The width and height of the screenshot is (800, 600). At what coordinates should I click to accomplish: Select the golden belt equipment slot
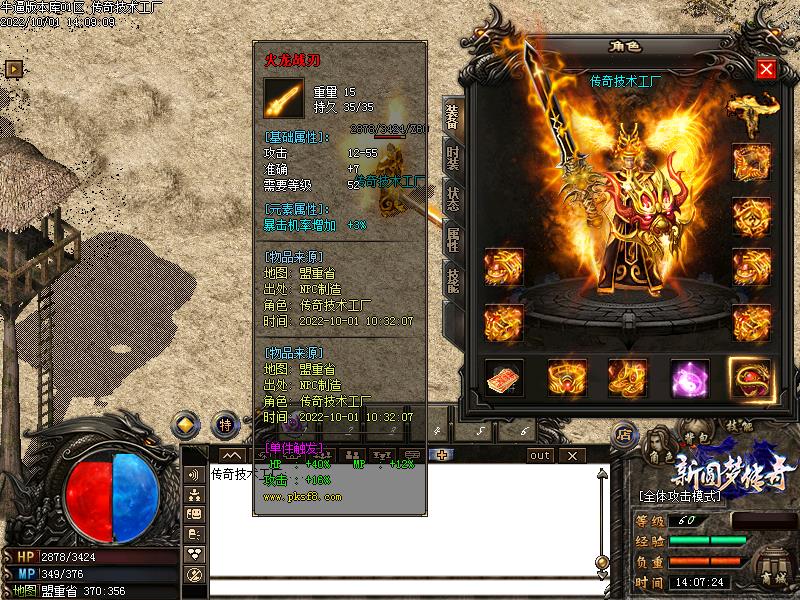[x=566, y=377]
